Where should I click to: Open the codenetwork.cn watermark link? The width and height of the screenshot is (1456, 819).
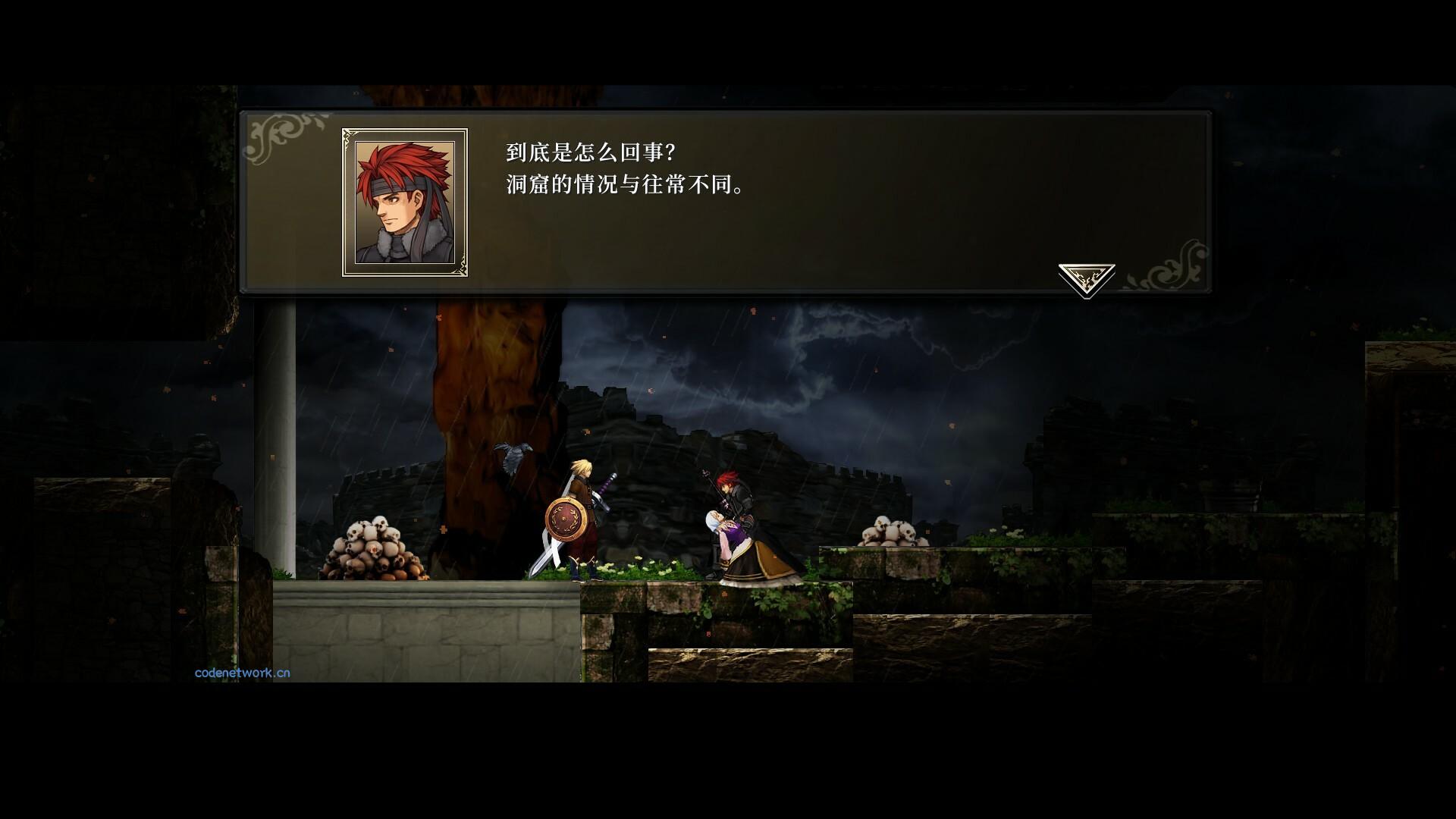click(x=241, y=671)
